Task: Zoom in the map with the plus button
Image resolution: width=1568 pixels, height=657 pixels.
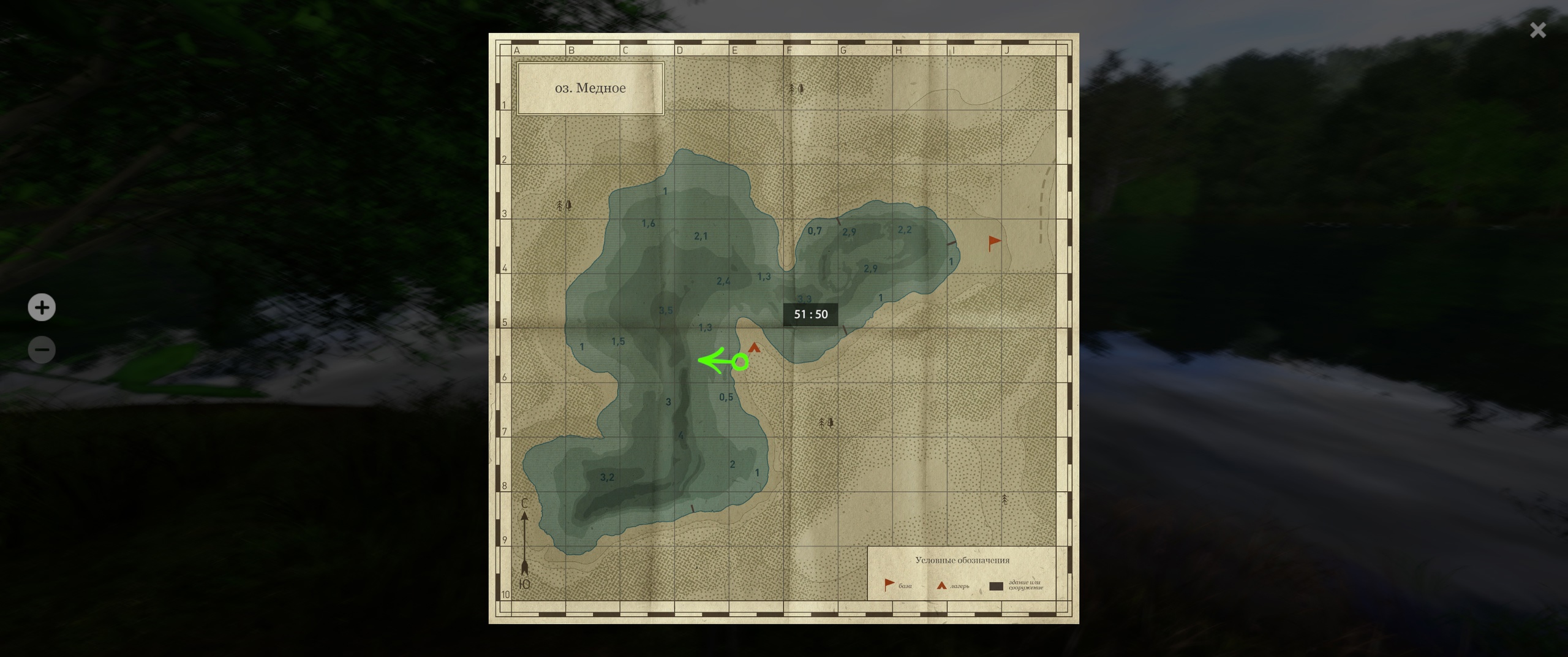Action: (42, 307)
